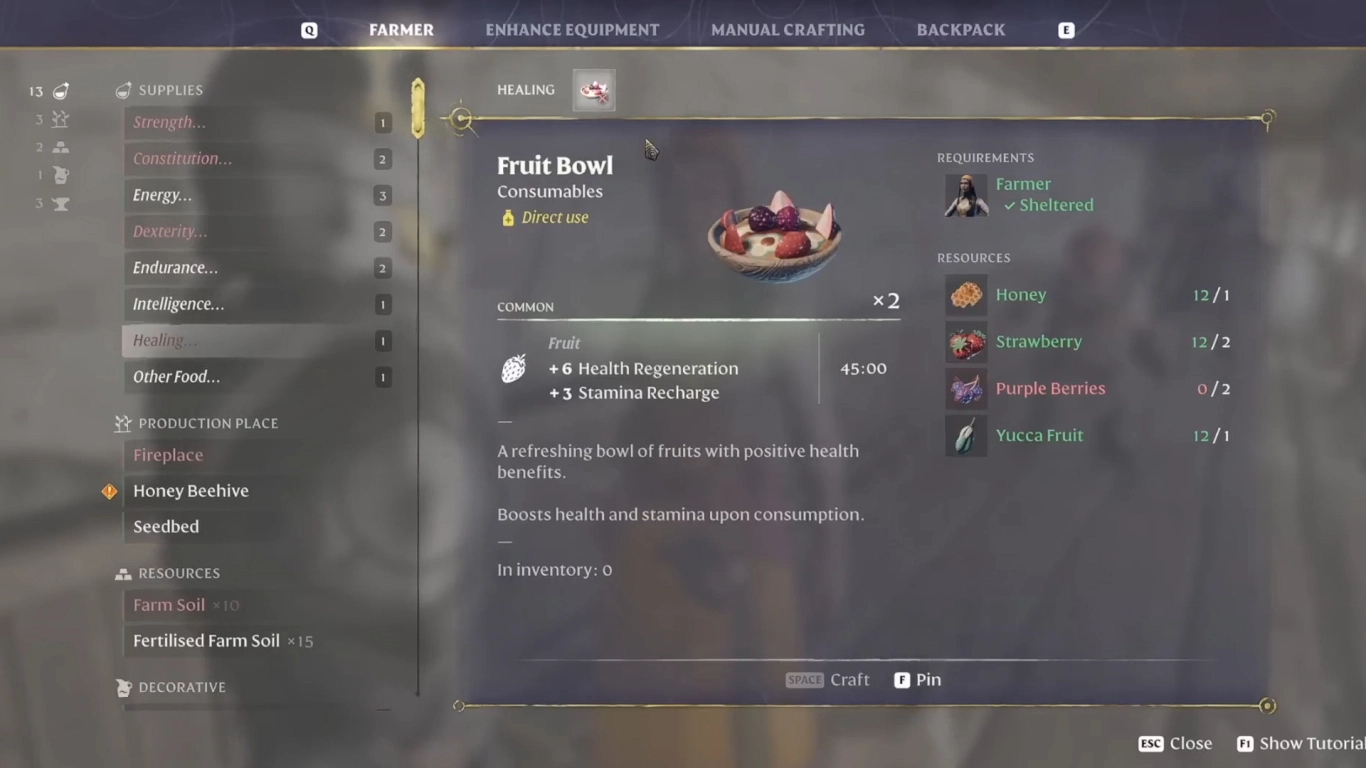Screen dimensions: 1366x768
Task: Click the Direct use flask icon
Action: click(507, 217)
